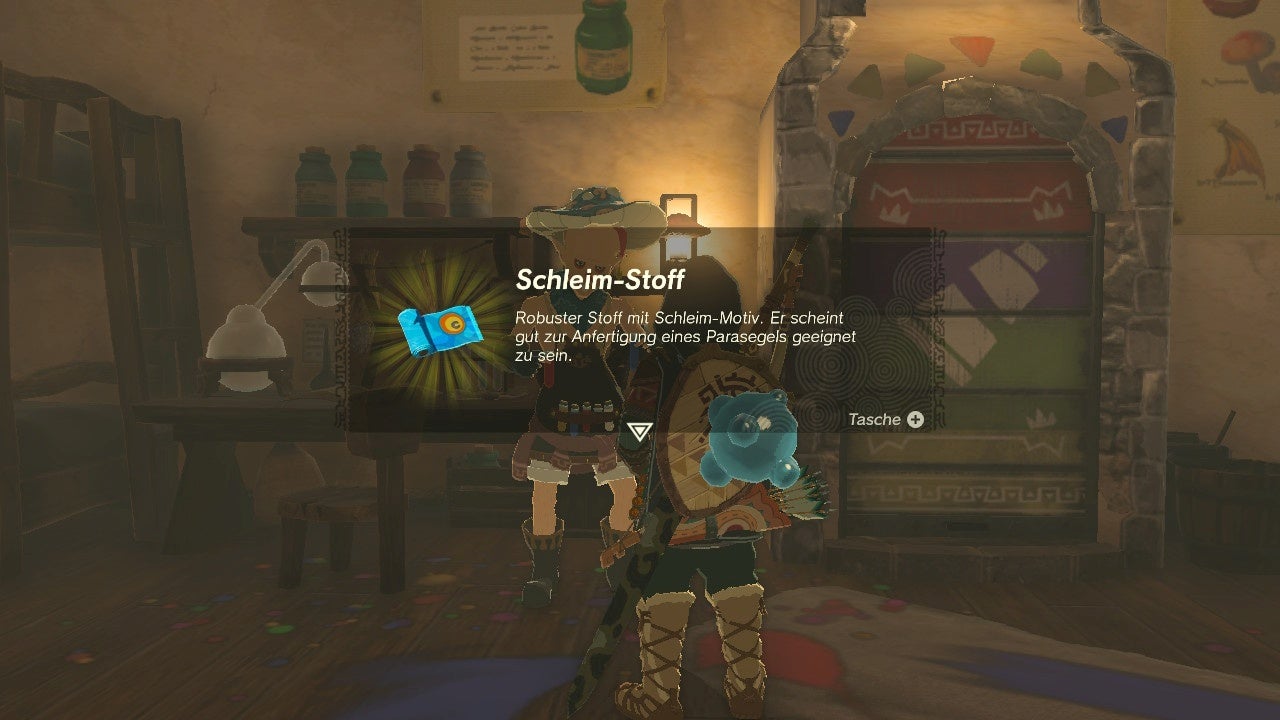Click the plus icon next to Tasche
This screenshot has width=1280, height=720.
click(x=914, y=419)
